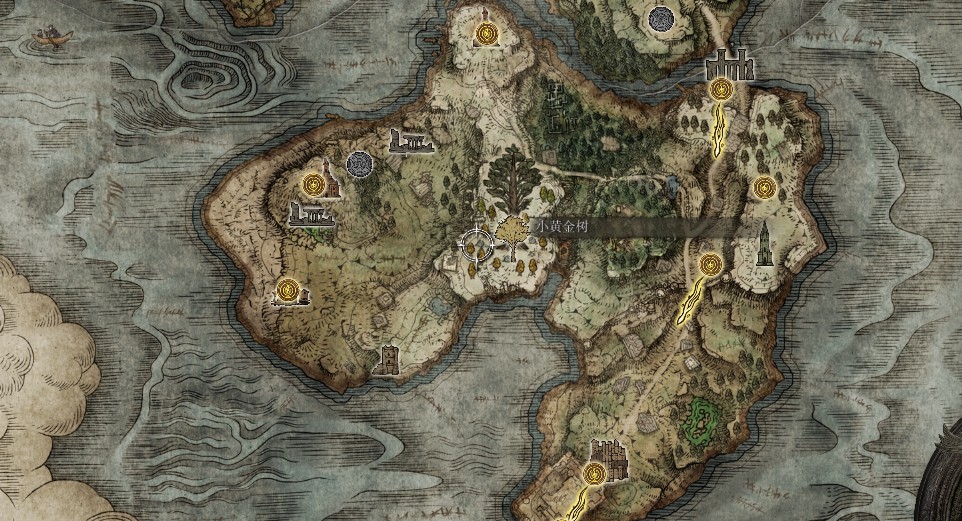Select the grace marker beside the church icon
The width and height of the screenshot is (962, 521).
[x=315, y=183]
